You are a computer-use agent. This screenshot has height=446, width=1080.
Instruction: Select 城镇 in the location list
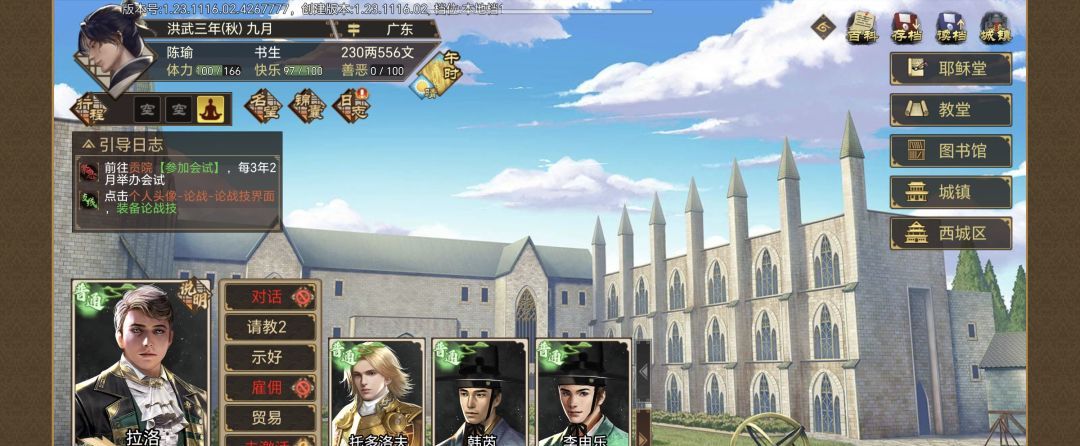[950, 192]
